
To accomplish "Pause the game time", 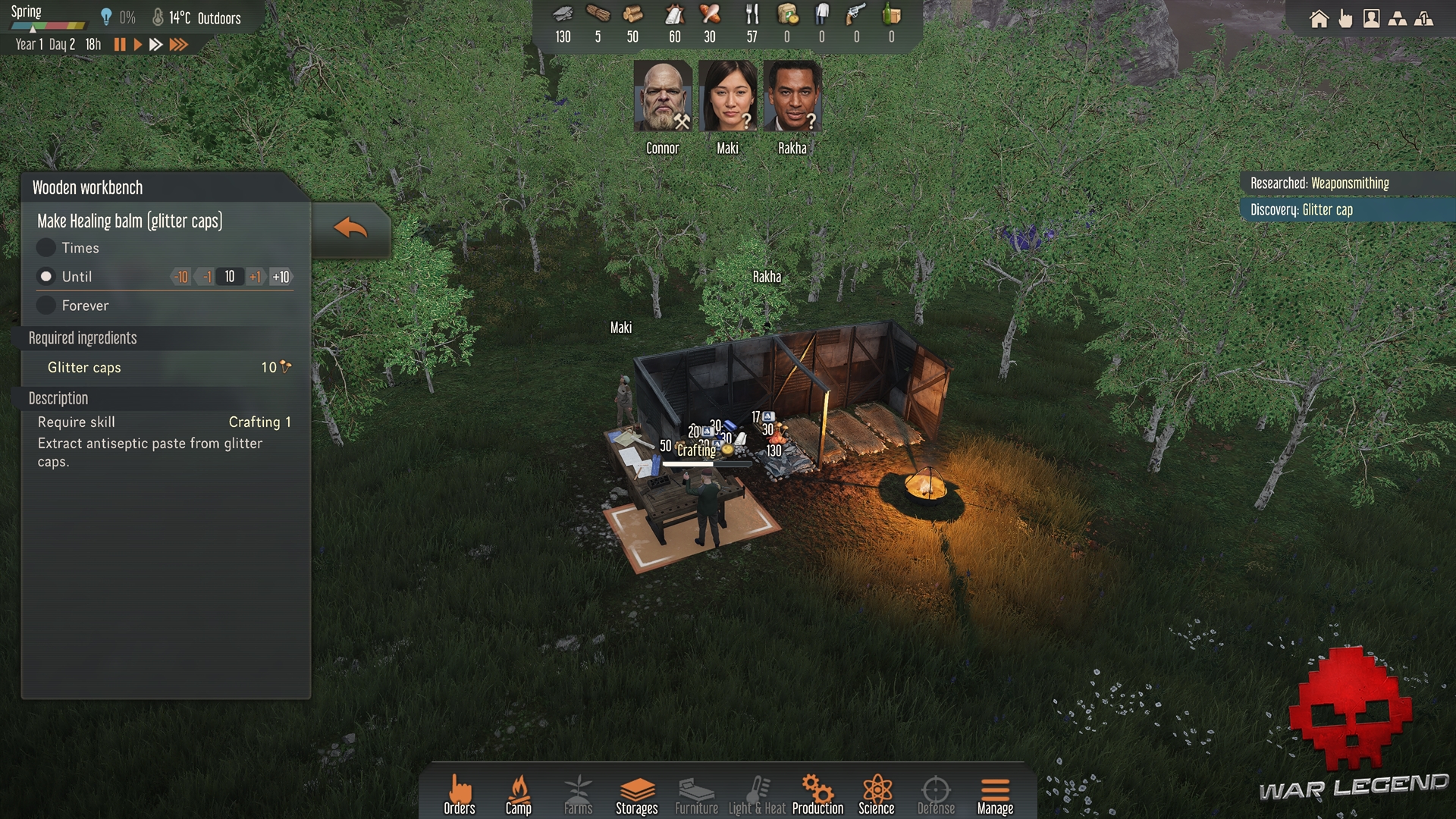I will click(x=120, y=45).
